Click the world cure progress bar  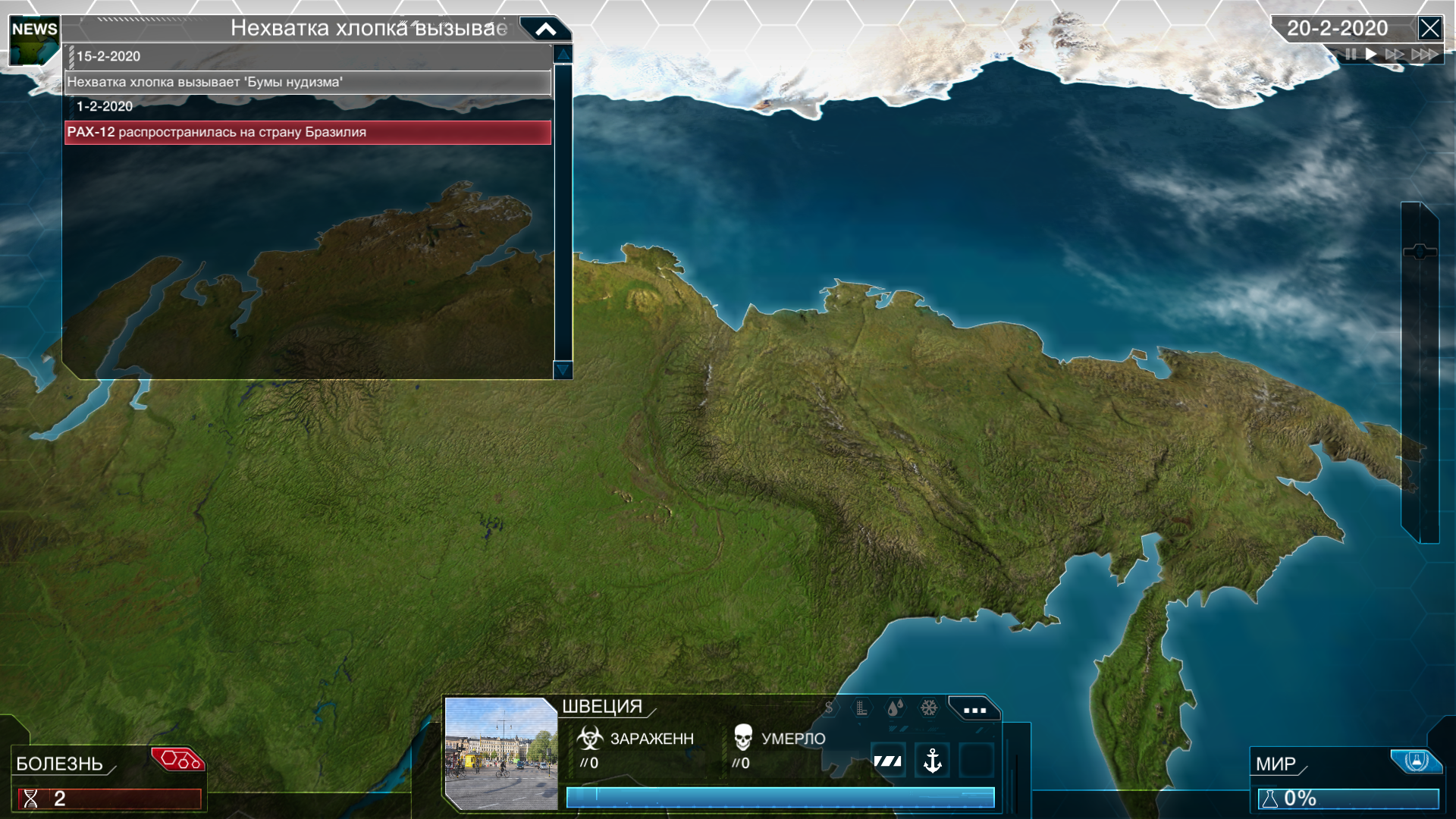tap(1348, 799)
